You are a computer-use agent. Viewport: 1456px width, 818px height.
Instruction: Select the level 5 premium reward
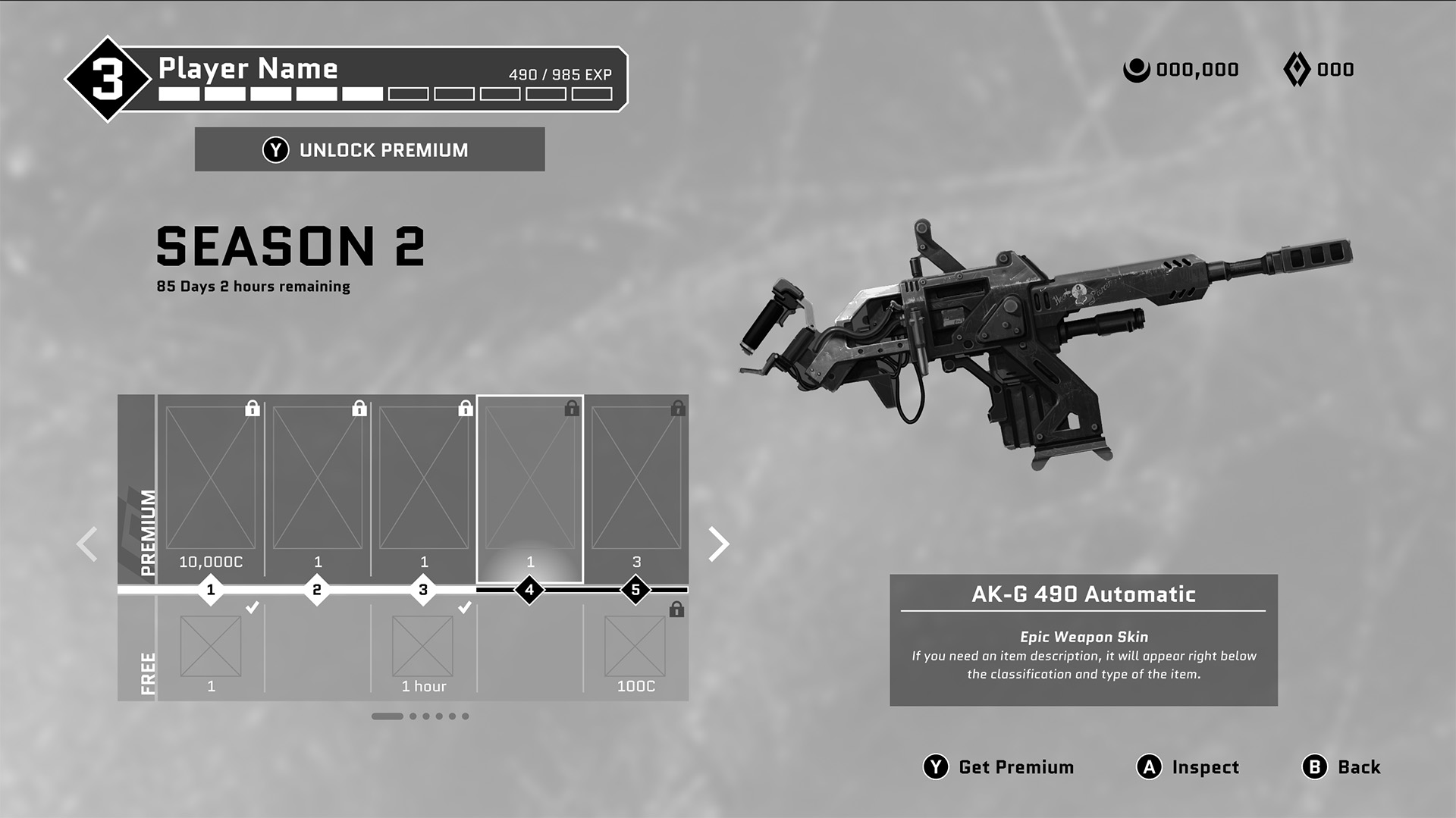[635, 485]
